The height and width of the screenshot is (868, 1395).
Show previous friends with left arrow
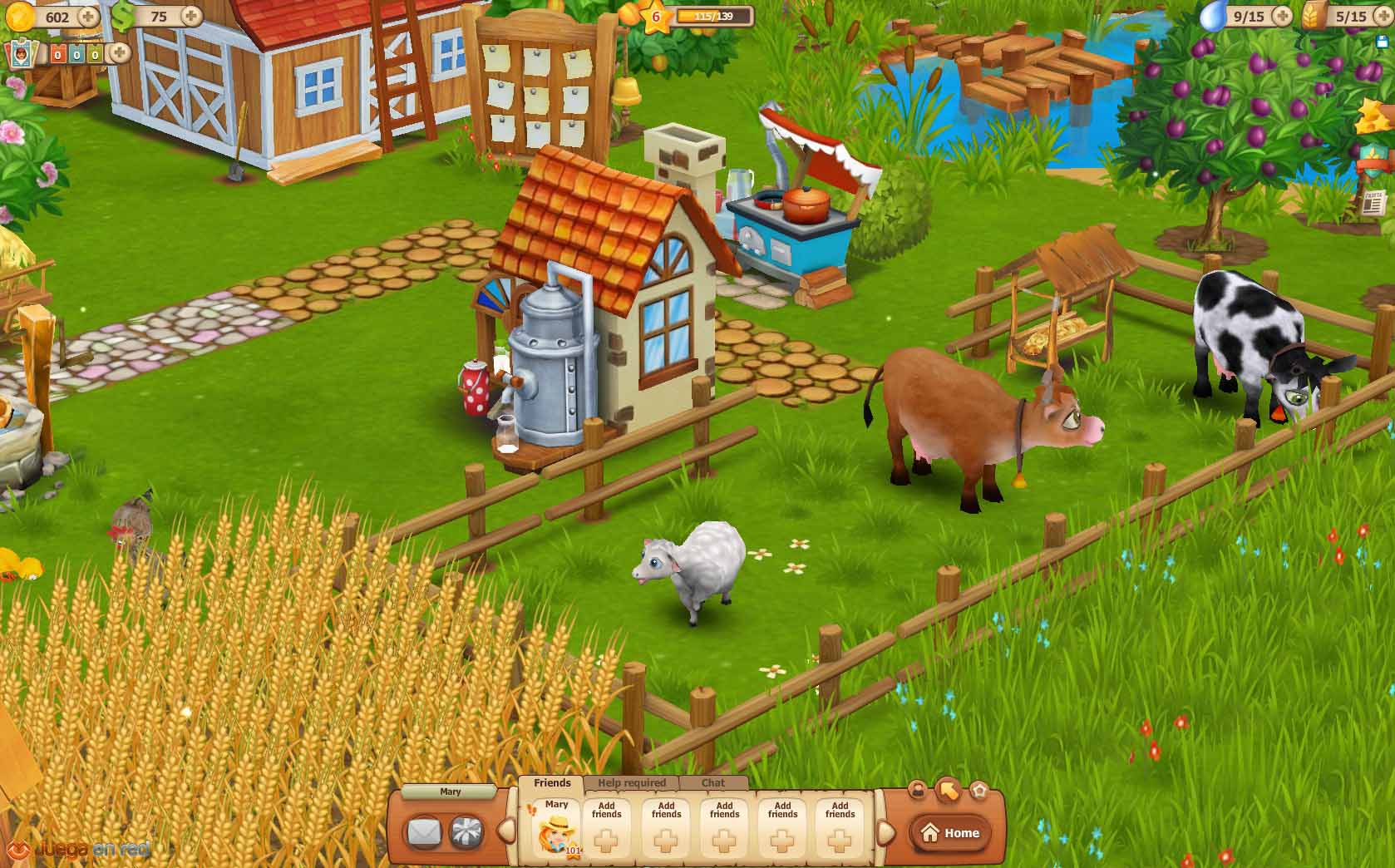[x=505, y=831]
